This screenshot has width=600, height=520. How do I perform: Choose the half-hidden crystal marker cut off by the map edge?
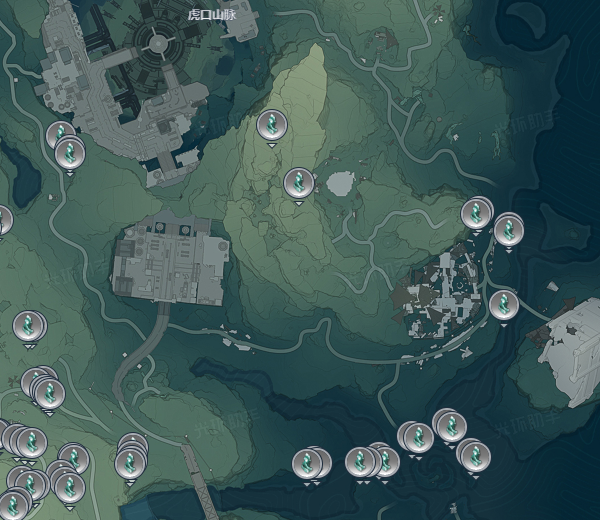pos(3,220)
